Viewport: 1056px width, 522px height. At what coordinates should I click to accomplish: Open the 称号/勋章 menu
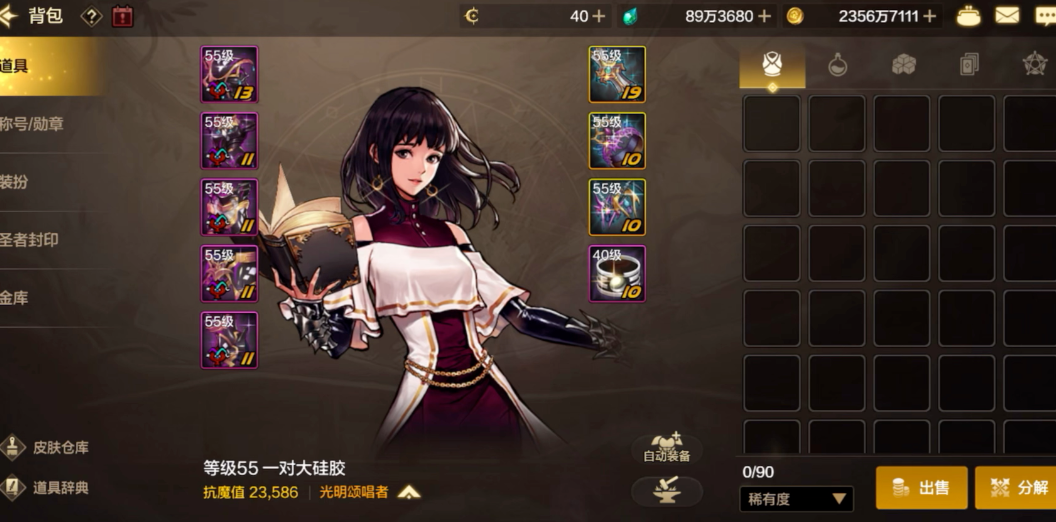[32, 124]
